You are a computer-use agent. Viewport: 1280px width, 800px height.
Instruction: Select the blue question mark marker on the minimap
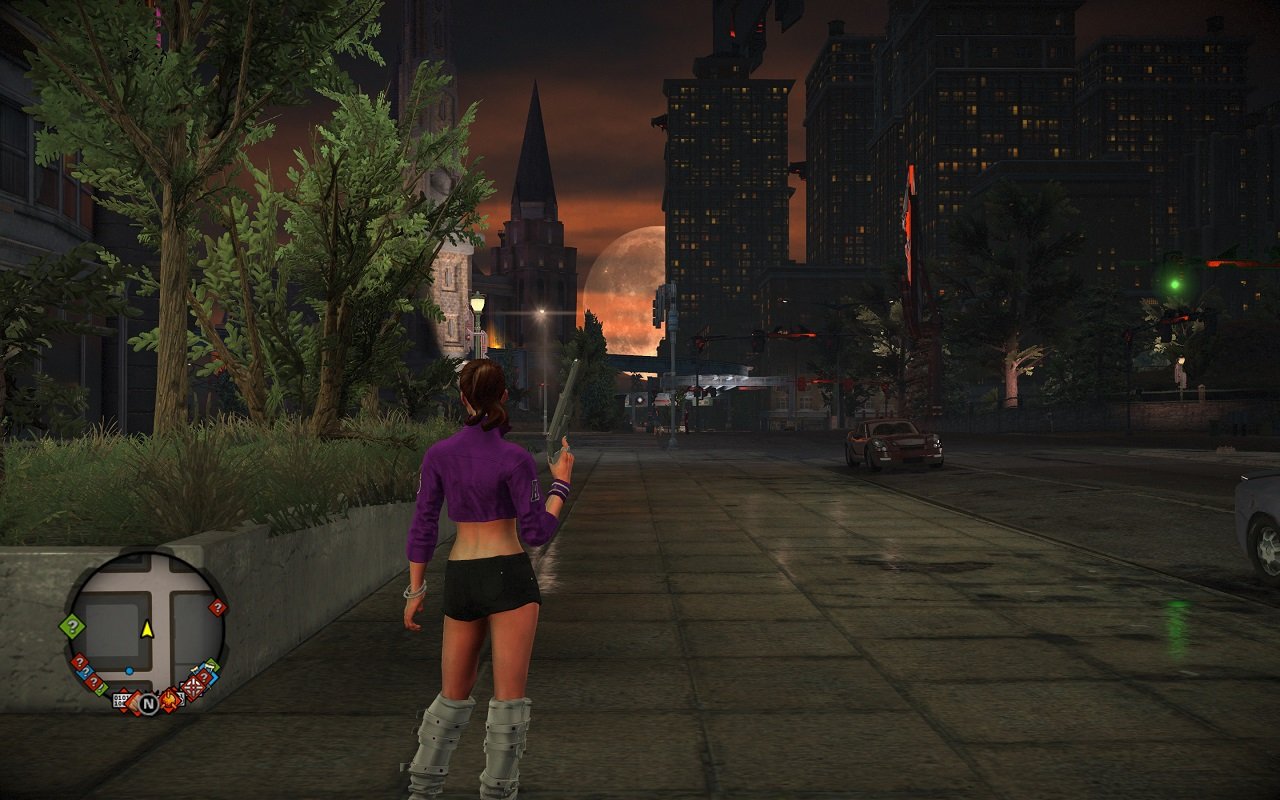(x=86, y=671)
